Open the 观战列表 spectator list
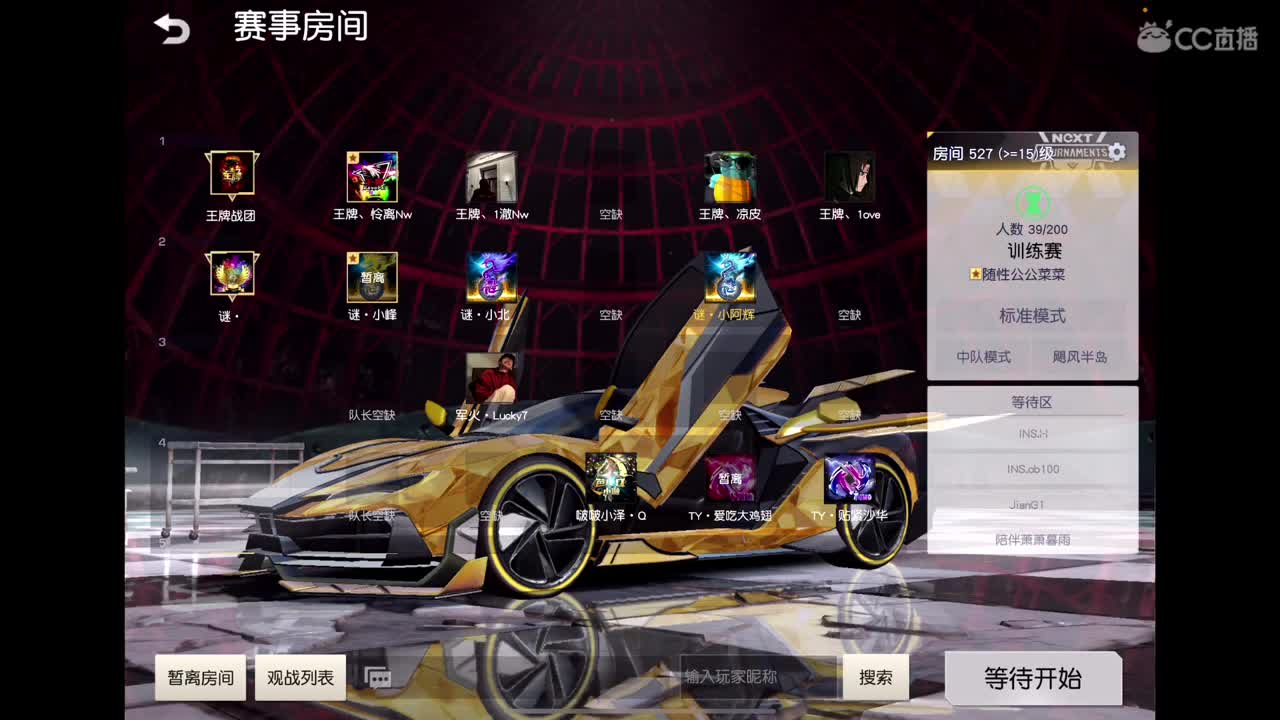Screen dimensions: 1280x720 [x=302, y=678]
